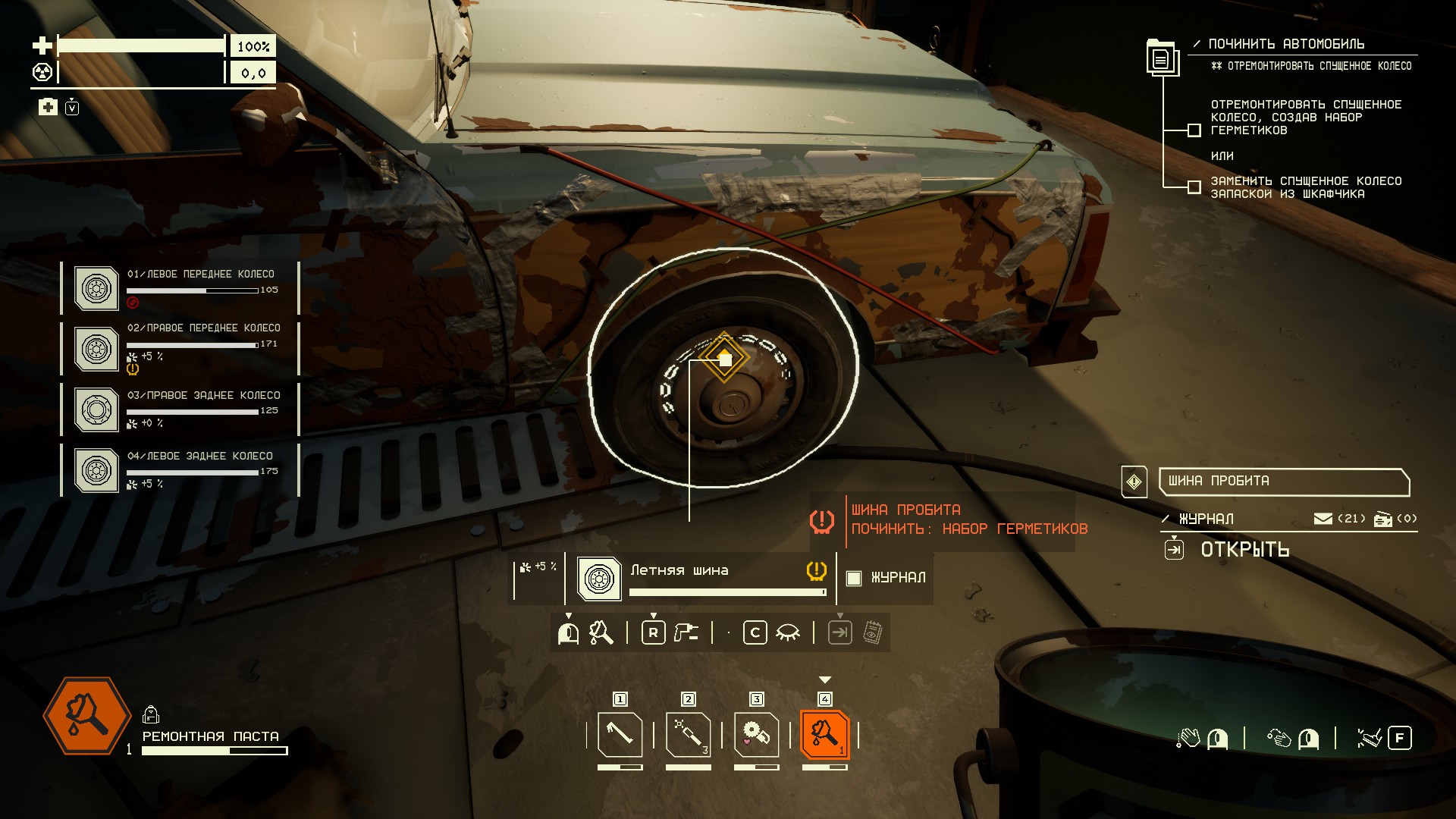This screenshot has width=1456, height=819.
Task: Open the 01 left front wheel entry
Action: coord(180,288)
